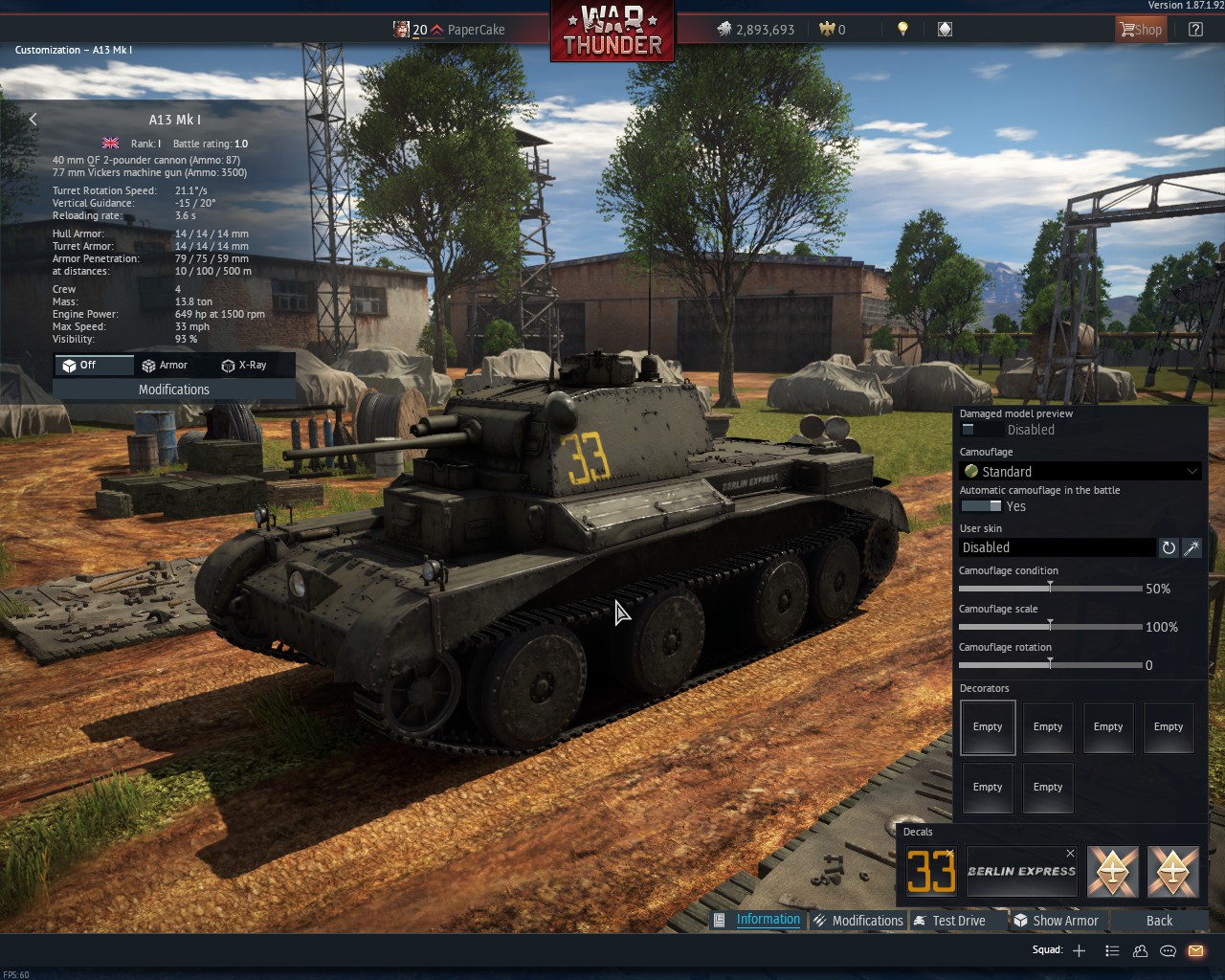Open the Modifications panel under vehicle stats
Viewport: 1225px width, 980px height.
[173, 390]
